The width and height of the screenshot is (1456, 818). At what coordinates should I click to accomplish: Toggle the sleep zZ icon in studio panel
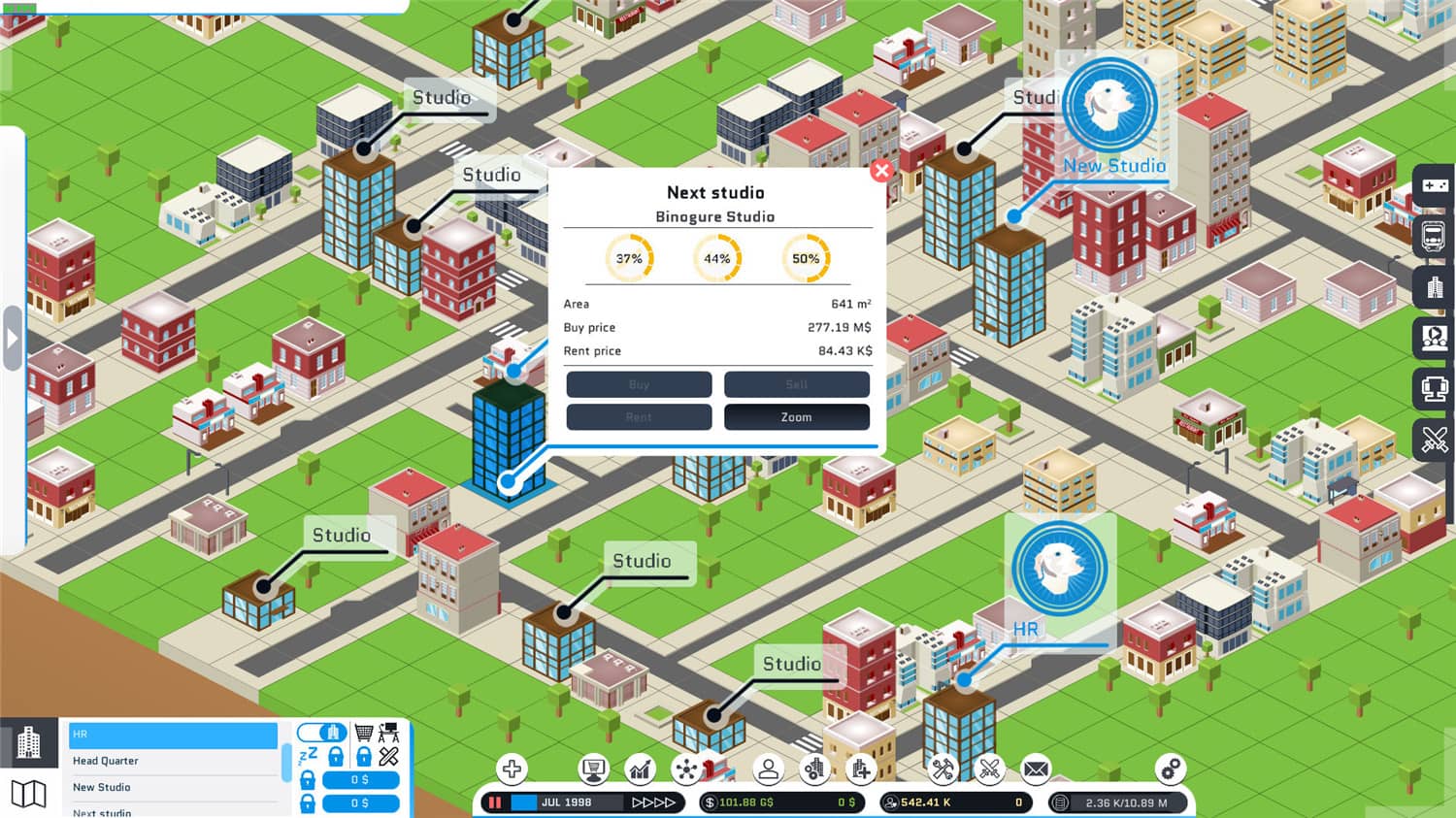tap(308, 756)
